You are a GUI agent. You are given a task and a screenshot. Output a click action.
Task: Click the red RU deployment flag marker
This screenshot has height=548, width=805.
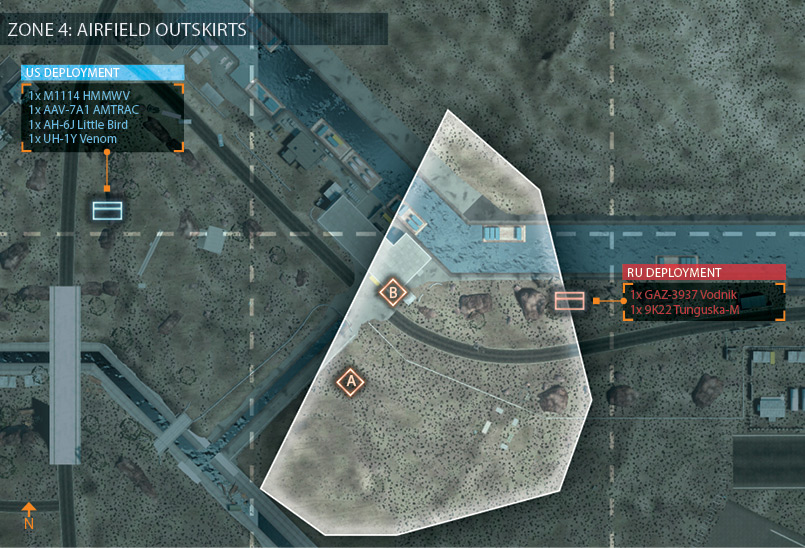(x=569, y=300)
